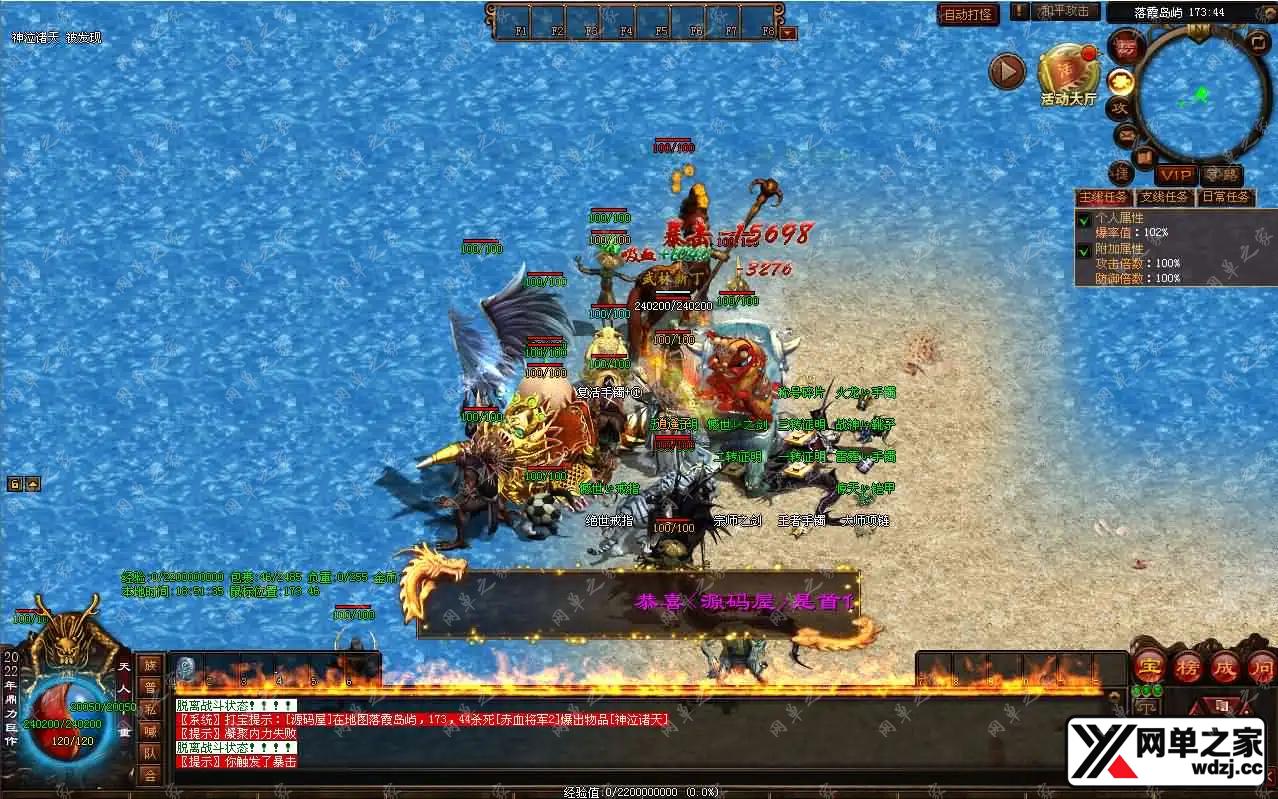The height and width of the screenshot is (799, 1278).
Task: Switch to the 主线任务 tab
Action: [x=1103, y=197]
